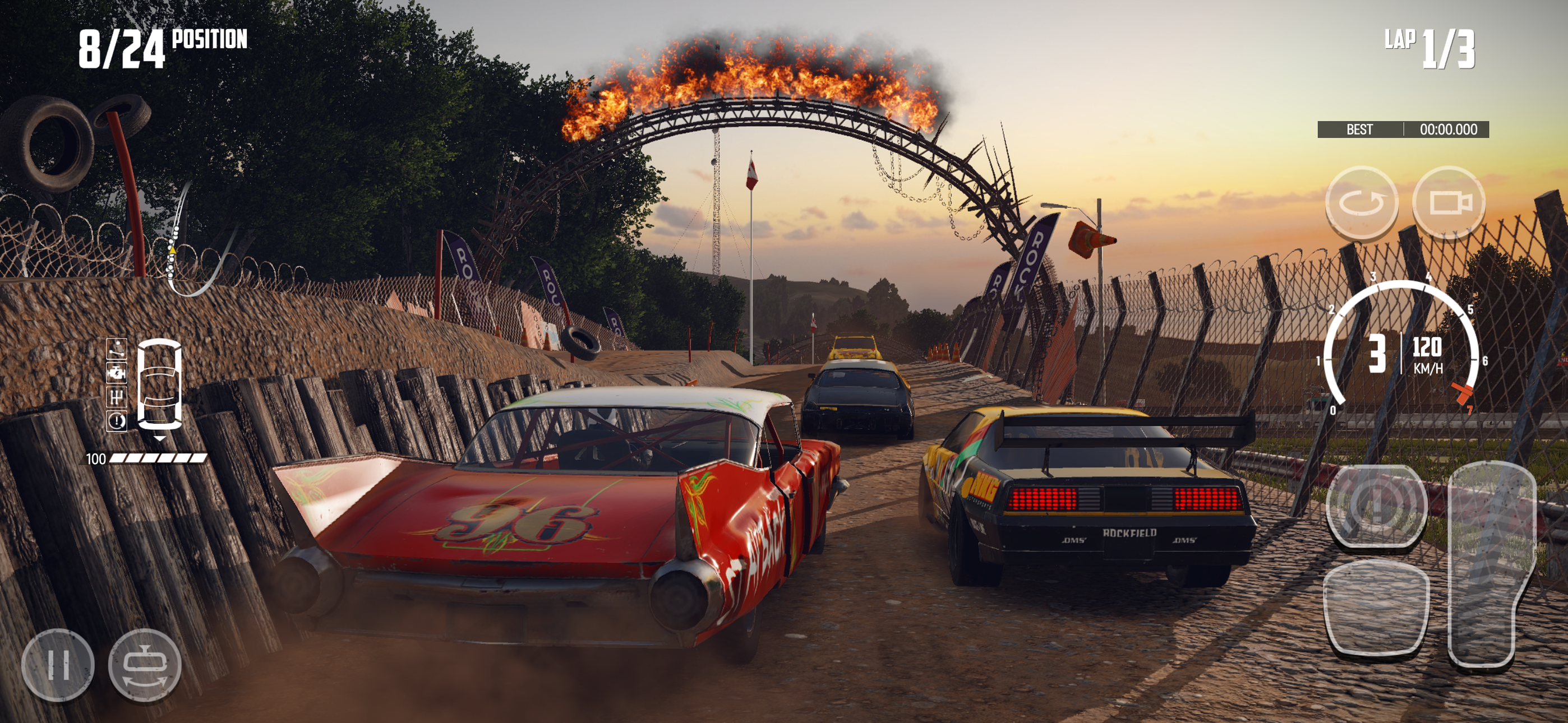Tap the suspension damage indicator icon
The width and height of the screenshot is (1568, 723).
pos(117,350)
